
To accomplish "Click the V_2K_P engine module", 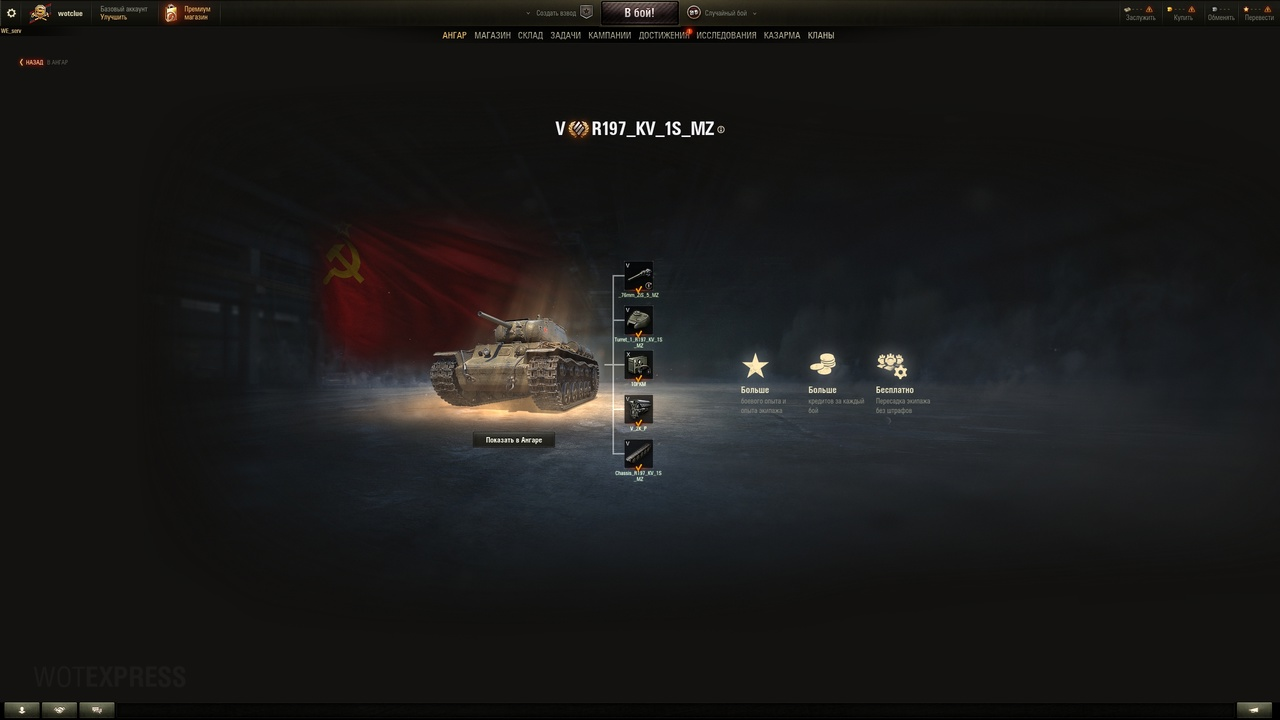I will (637, 410).
